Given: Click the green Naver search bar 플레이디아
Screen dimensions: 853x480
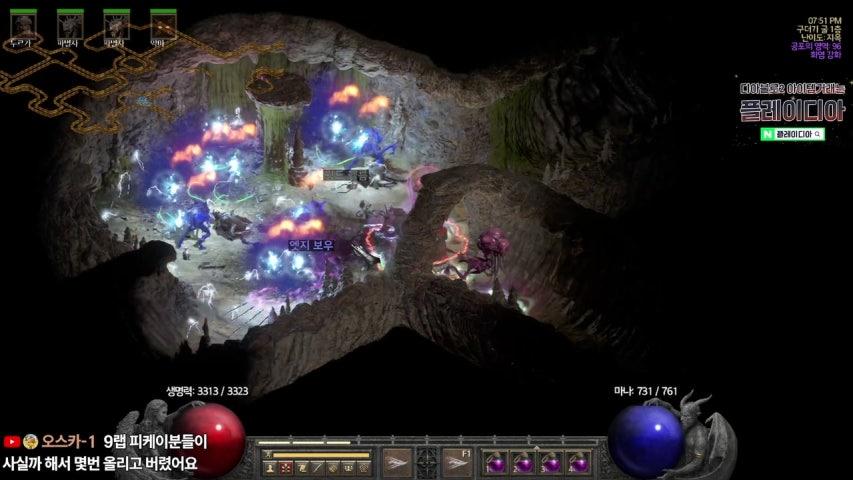Looking at the screenshot, I should coord(792,133).
